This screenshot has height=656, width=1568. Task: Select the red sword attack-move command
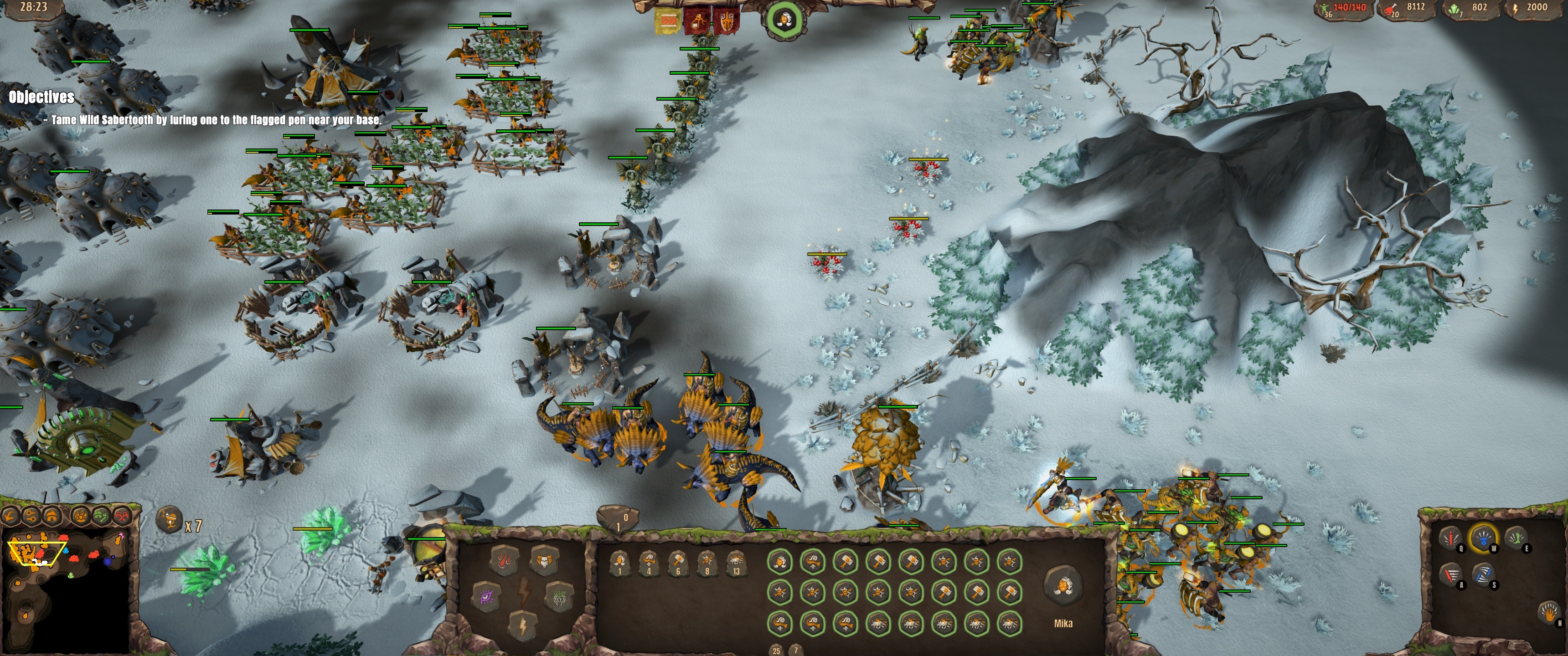(1452, 576)
